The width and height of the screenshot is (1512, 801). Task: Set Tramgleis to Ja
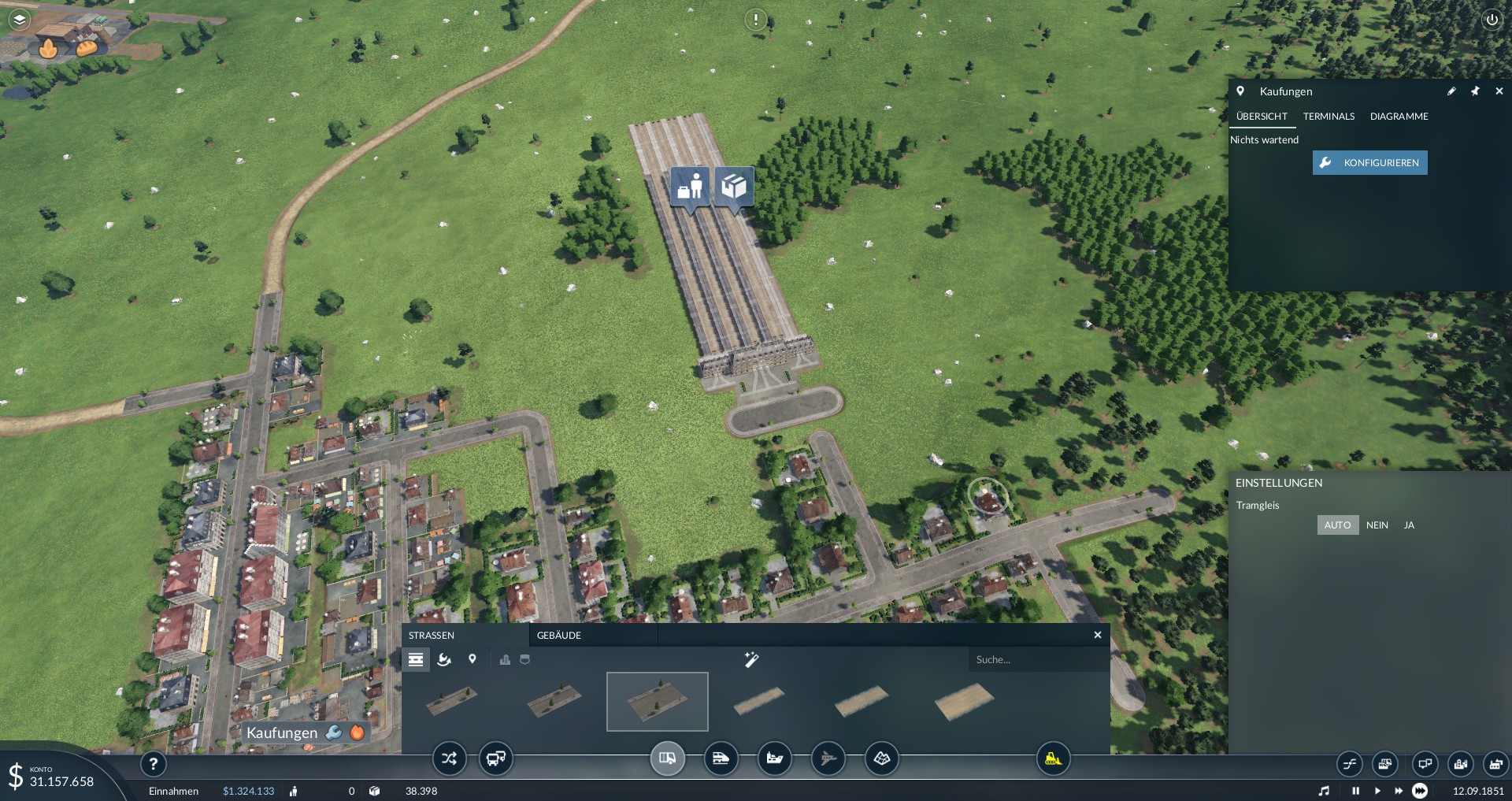coord(1409,525)
